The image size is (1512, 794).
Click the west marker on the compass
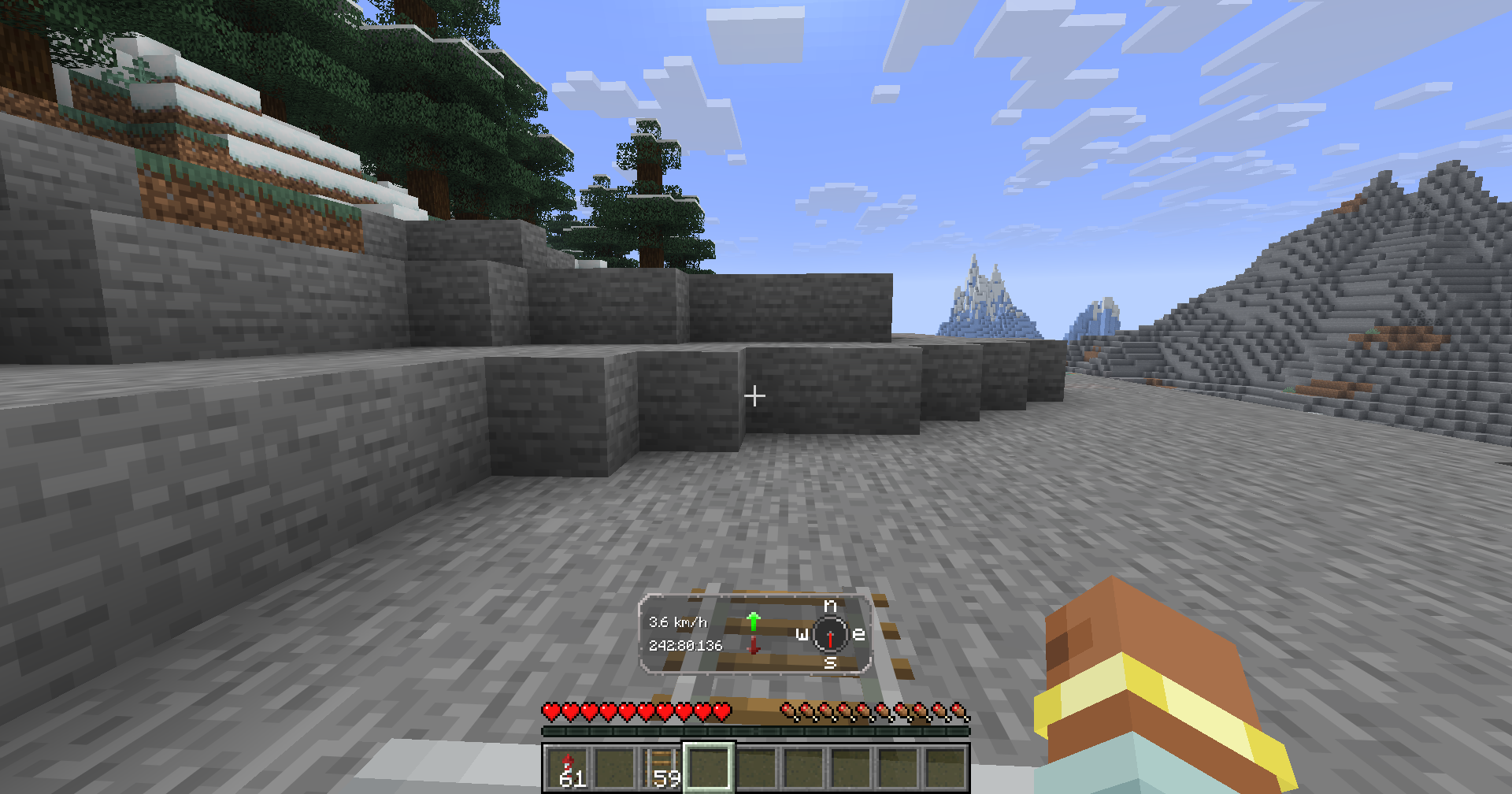point(800,633)
